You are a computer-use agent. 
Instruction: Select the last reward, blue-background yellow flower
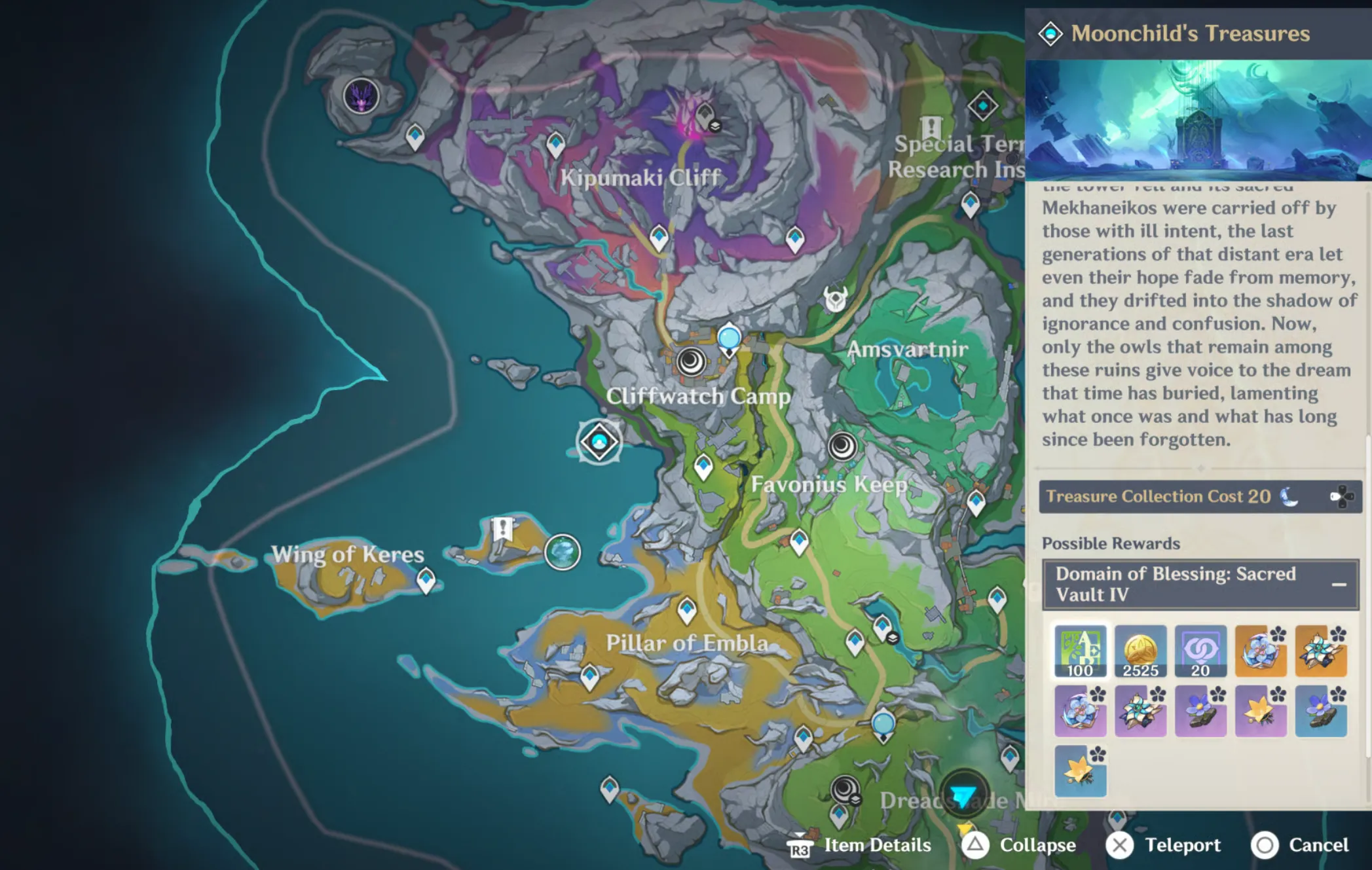pos(1080,771)
